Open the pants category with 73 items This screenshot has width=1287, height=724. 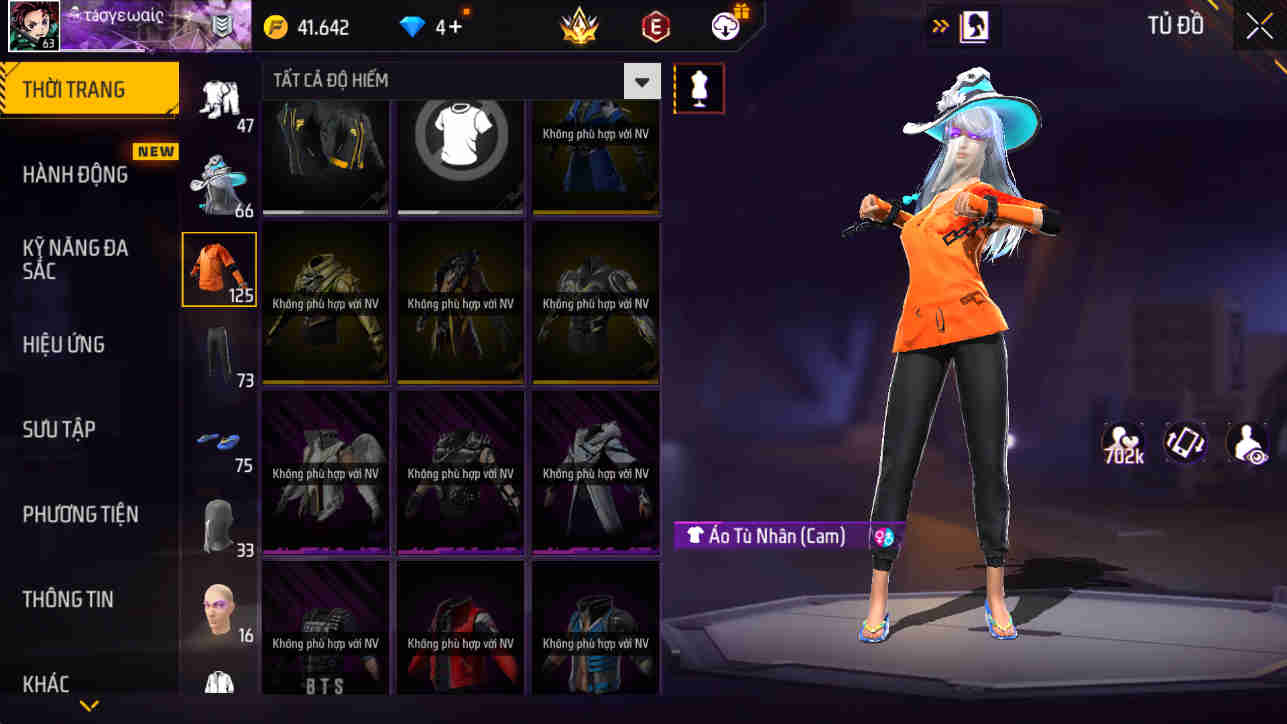coord(218,352)
